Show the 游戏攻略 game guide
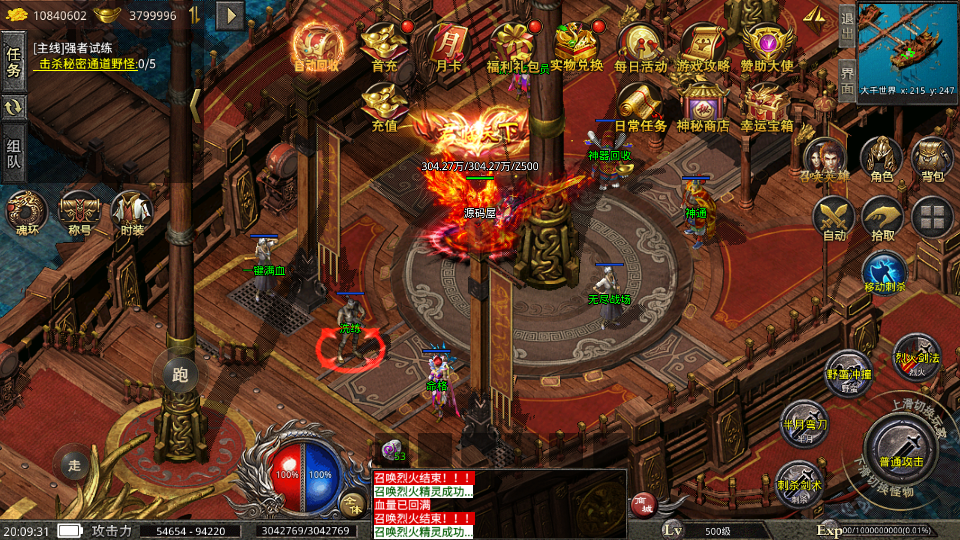The width and height of the screenshot is (960, 540). tap(703, 46)
